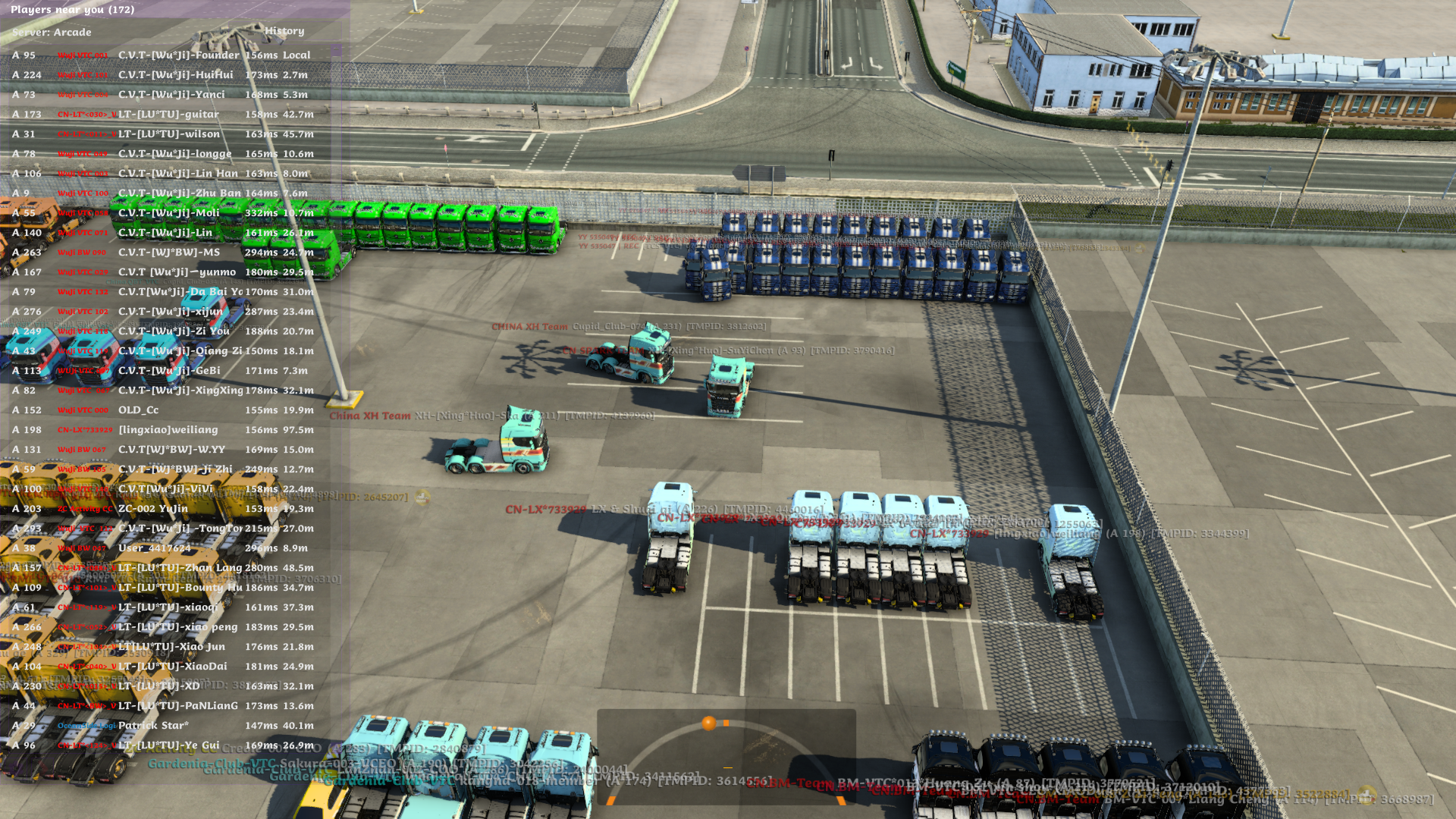Image resolution: width=1456 pixels, height=819 pixels.
Task: Select the OLD_Cc player row
Action: [x=138, y=410]
